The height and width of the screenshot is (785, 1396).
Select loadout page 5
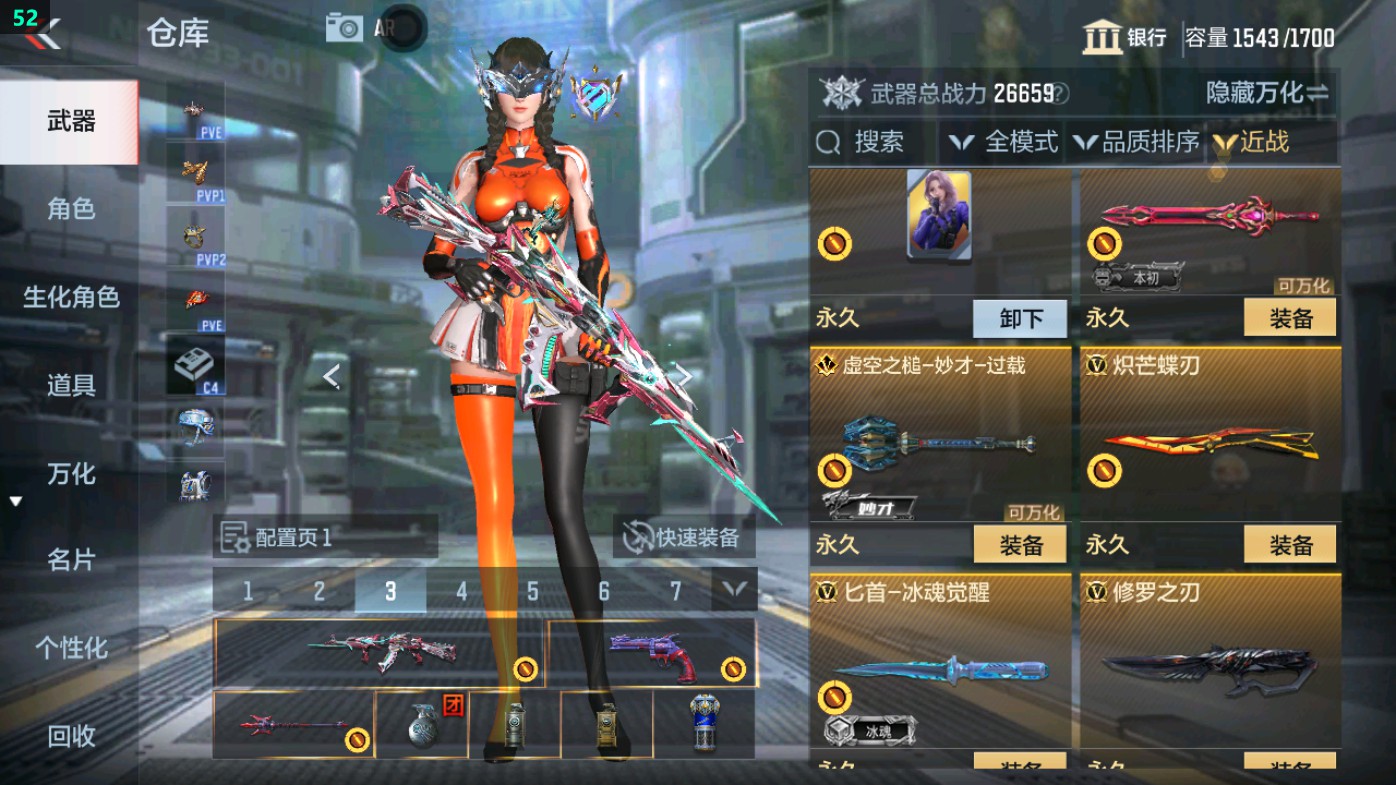[534, 591]
